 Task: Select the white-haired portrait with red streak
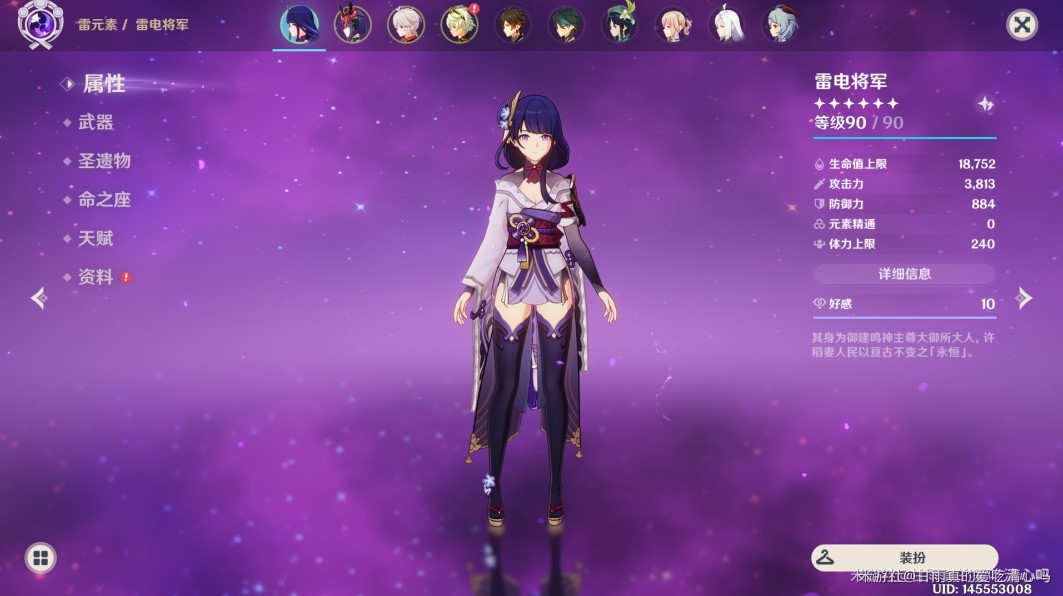406,25
